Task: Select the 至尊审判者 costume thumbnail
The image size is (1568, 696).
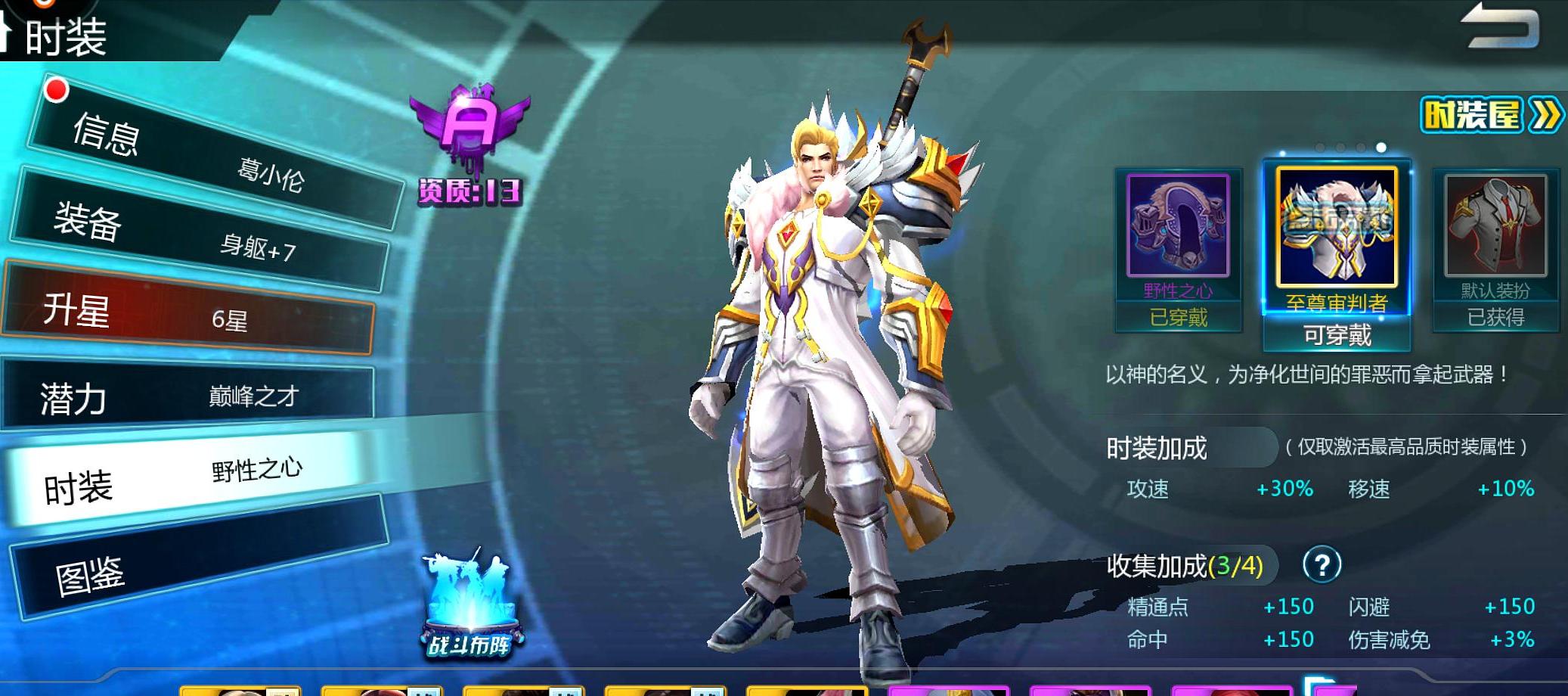Action: coord(1336,227)
